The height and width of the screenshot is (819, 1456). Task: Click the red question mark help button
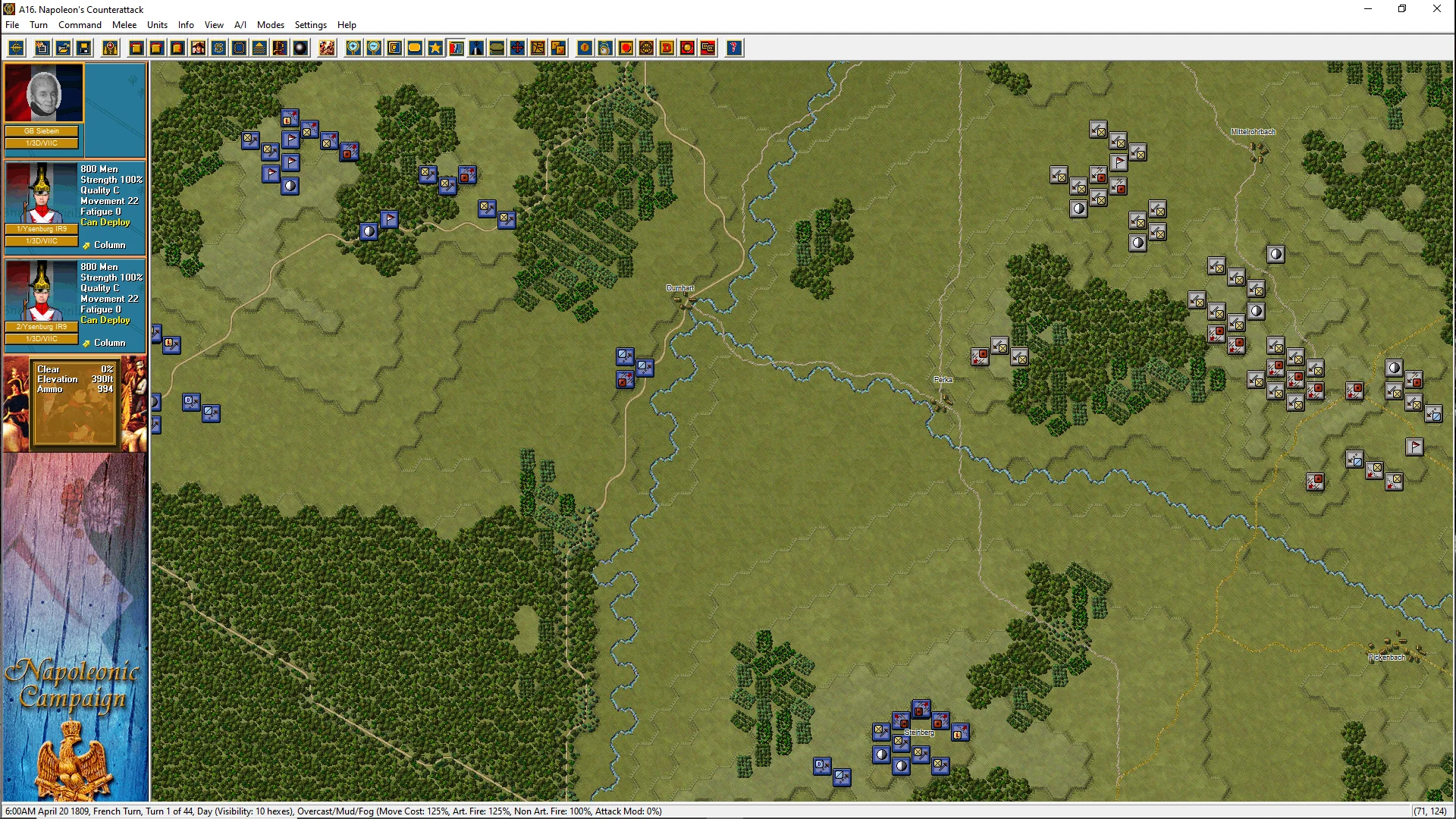[x=733, y=49]
